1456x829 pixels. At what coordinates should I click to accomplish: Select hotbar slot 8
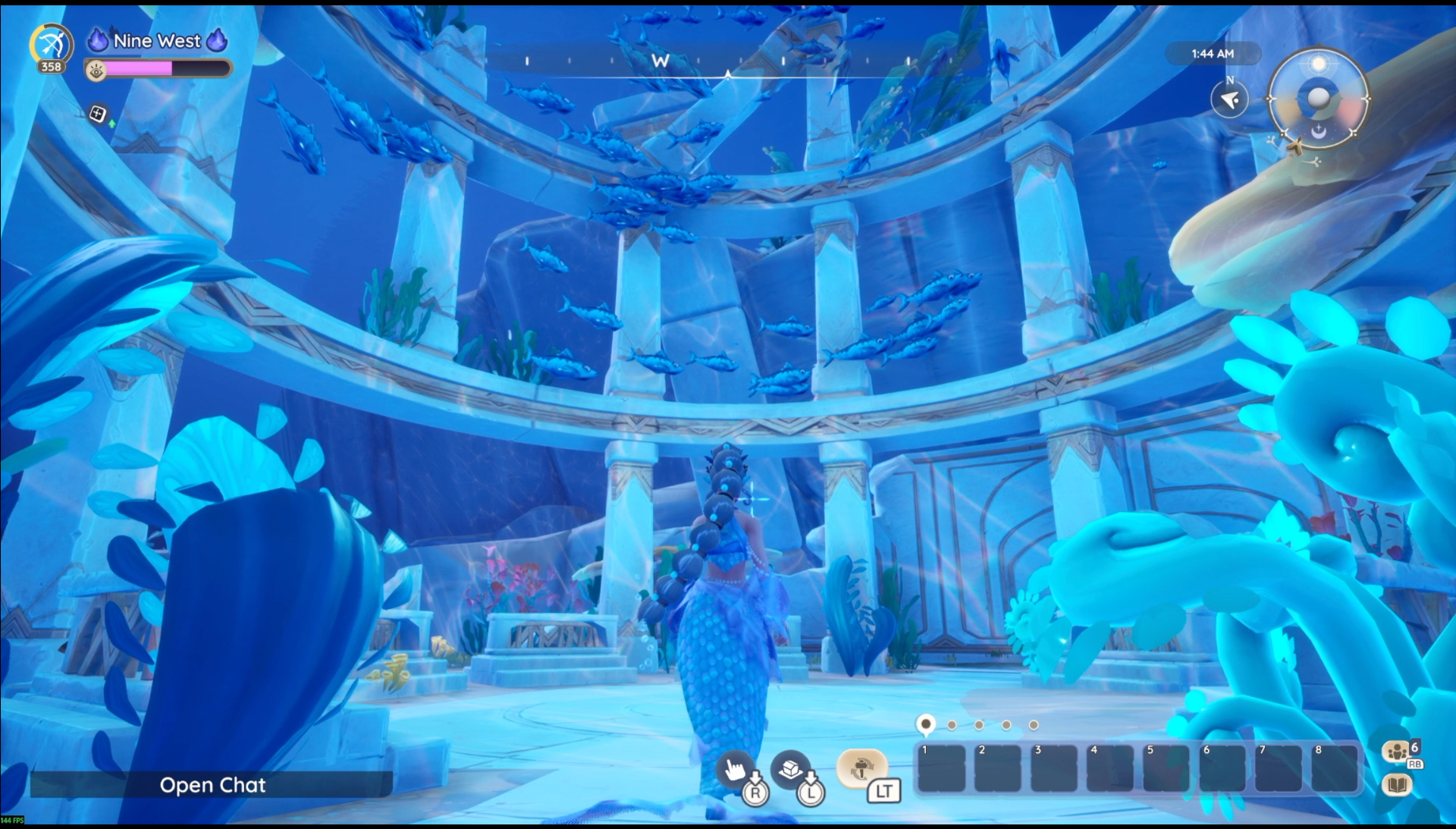[1335, 768]
